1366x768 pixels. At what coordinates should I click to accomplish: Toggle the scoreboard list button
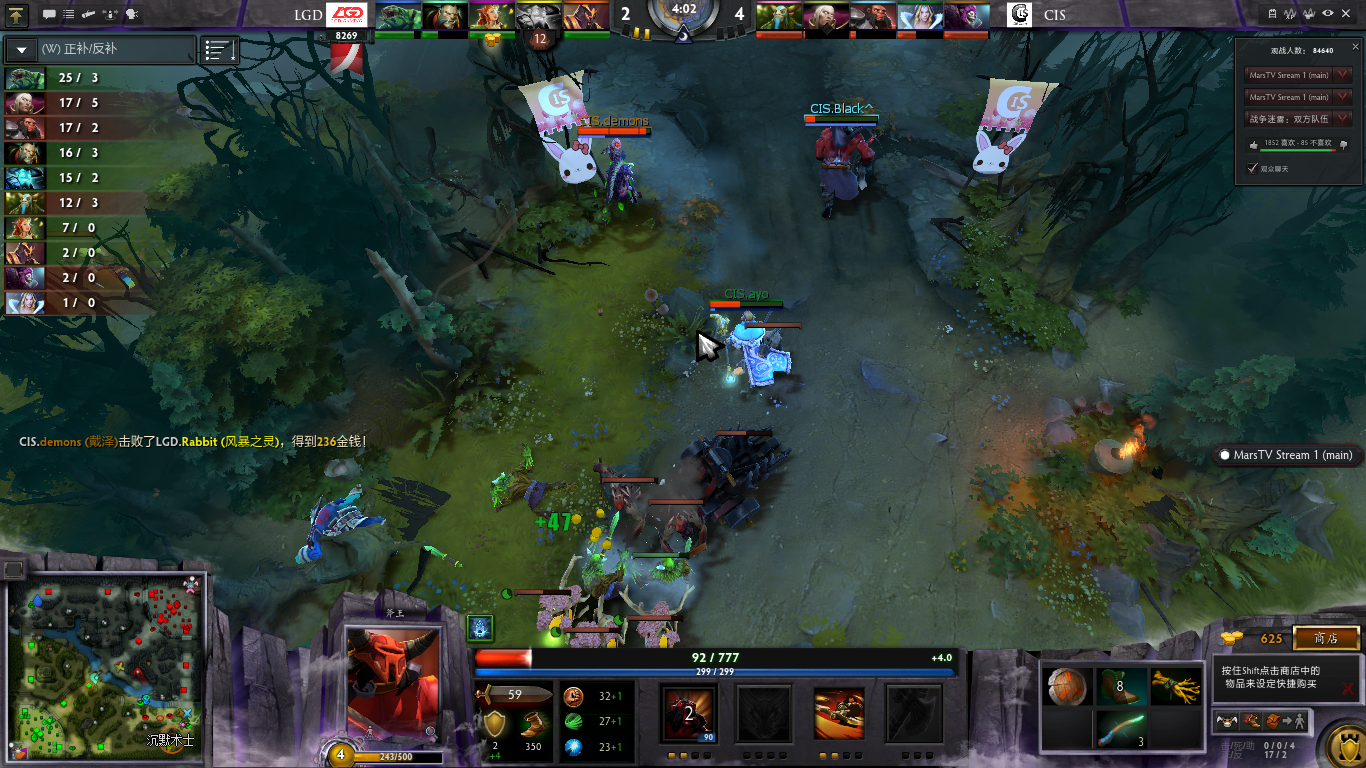[220, 49]
